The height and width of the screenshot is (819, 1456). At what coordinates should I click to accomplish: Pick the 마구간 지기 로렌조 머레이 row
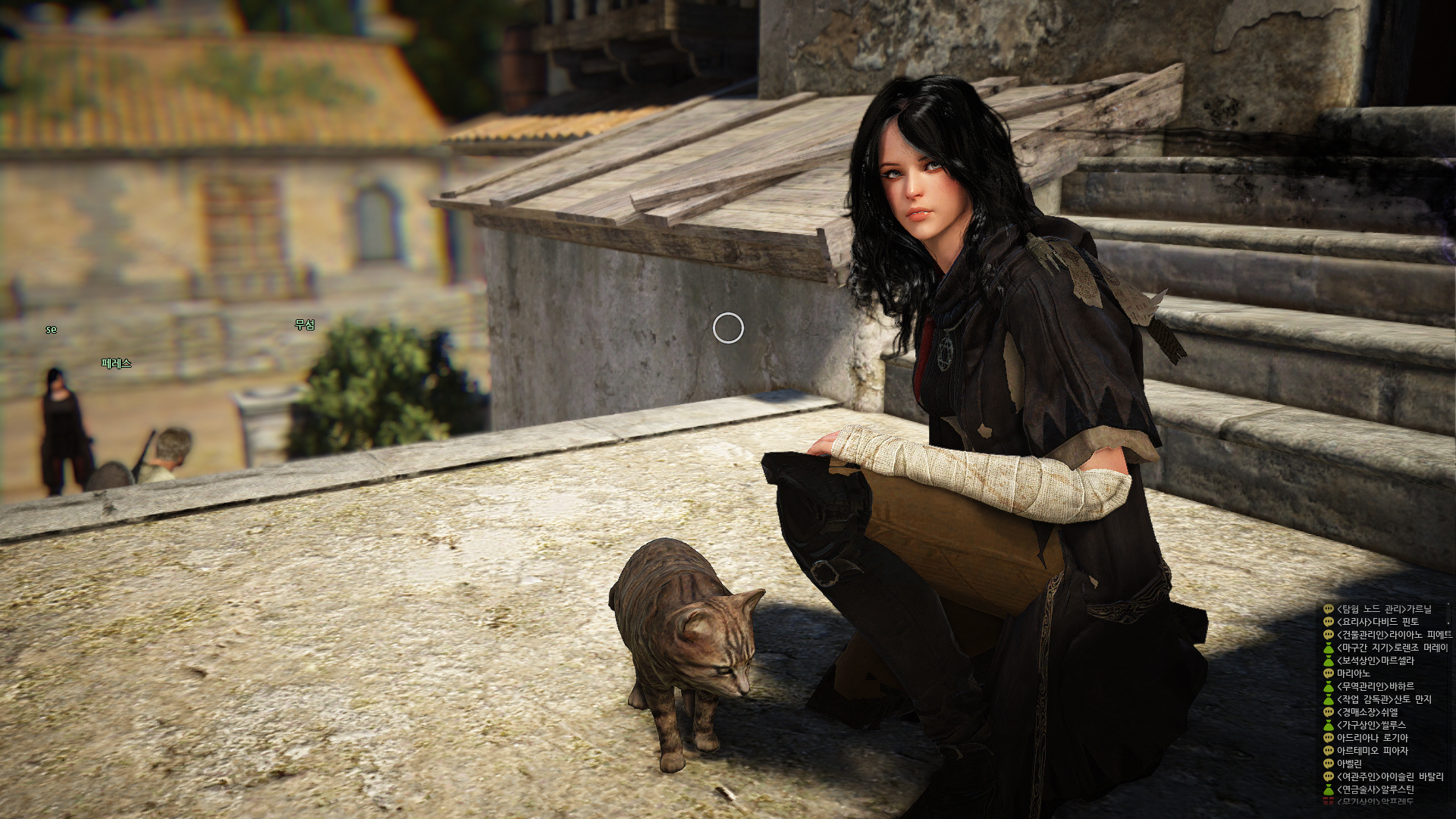point(1392,648)
